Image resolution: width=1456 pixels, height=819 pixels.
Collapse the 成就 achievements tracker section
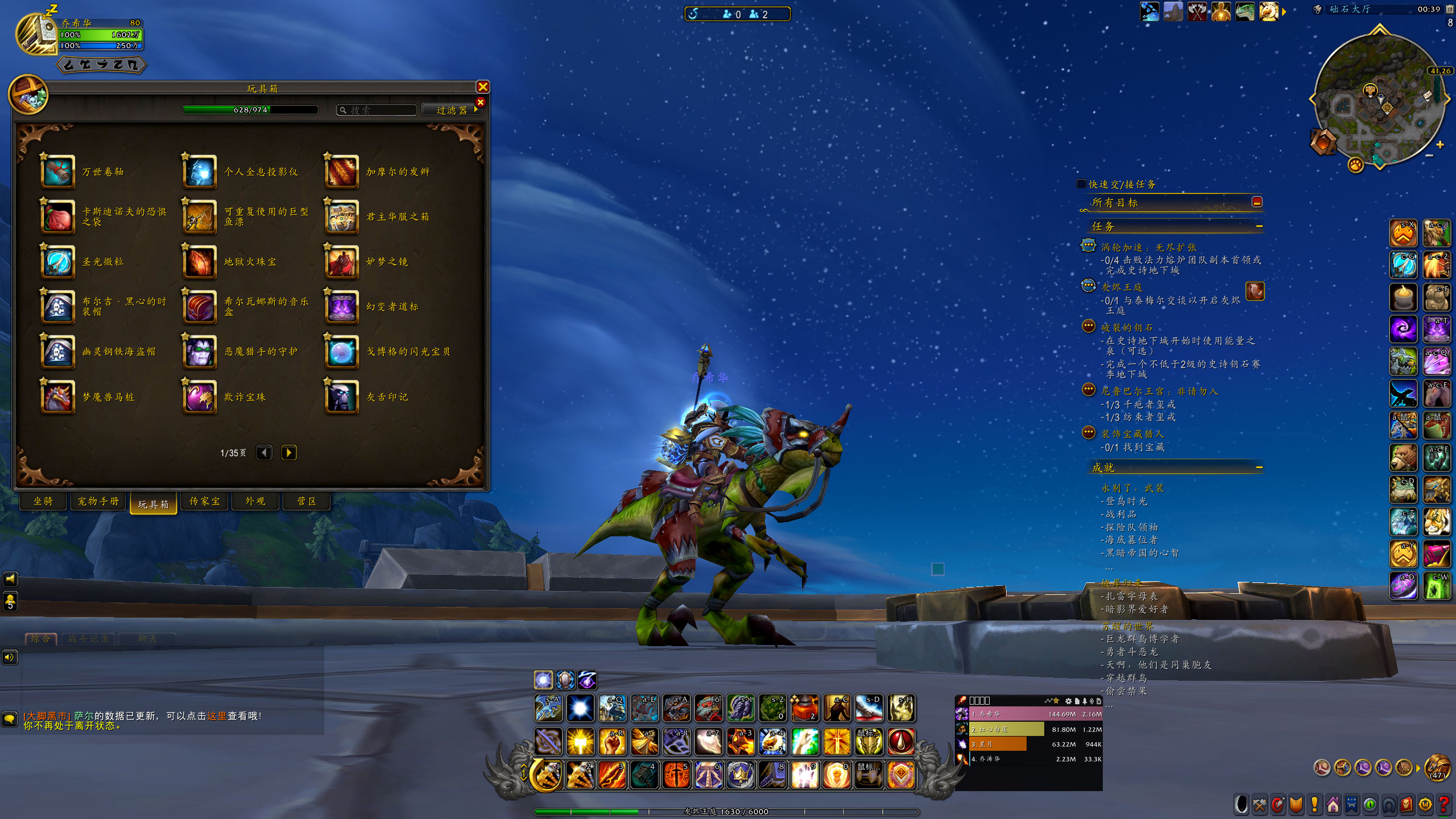1259,468
